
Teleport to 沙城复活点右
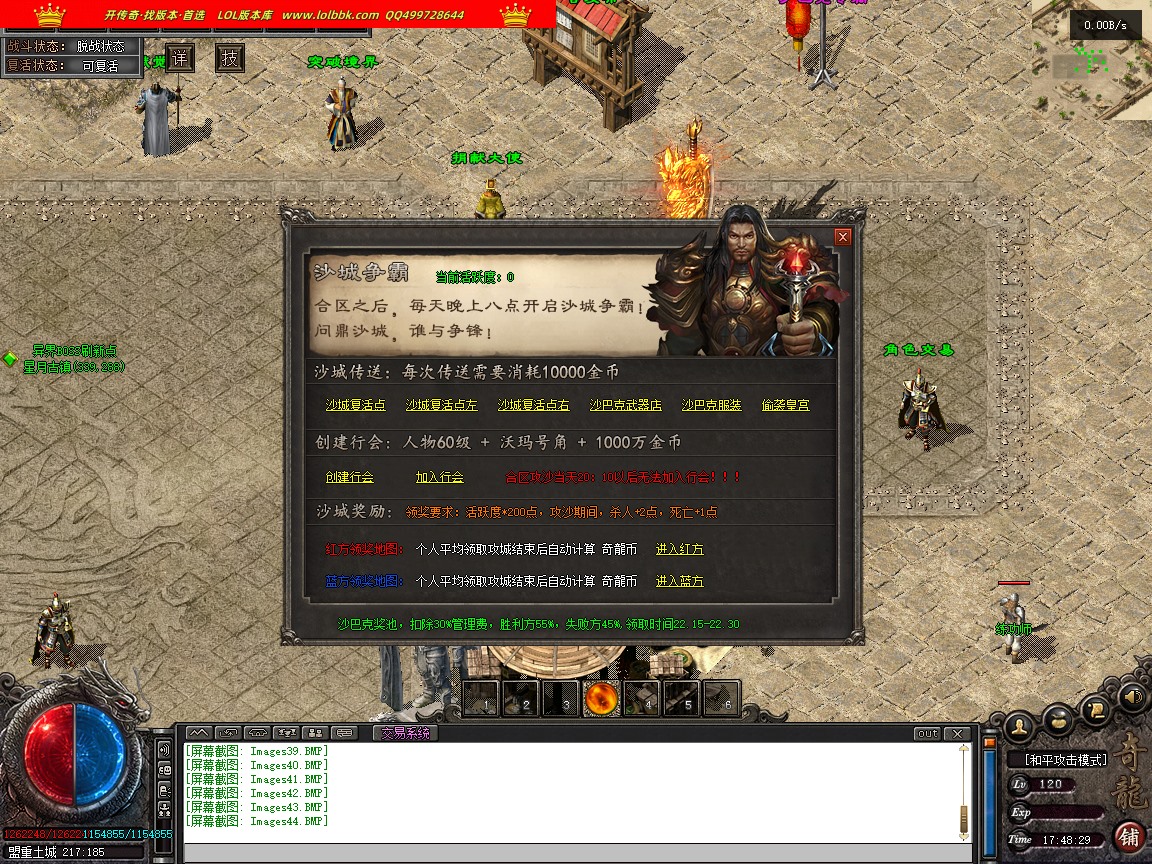point(533,405)
